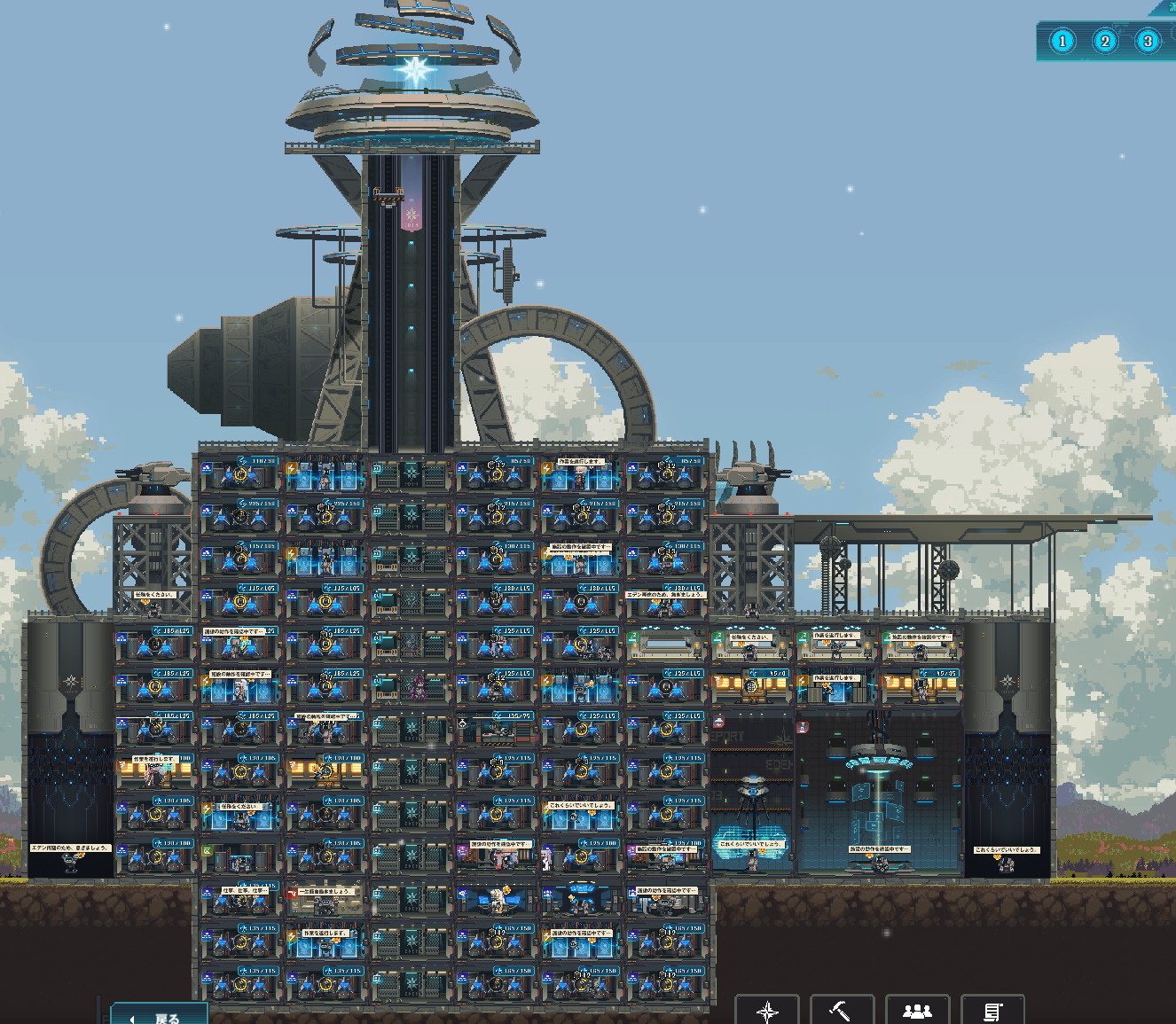
Task: Open the scroll document log
Action: tap(992, 1011)
